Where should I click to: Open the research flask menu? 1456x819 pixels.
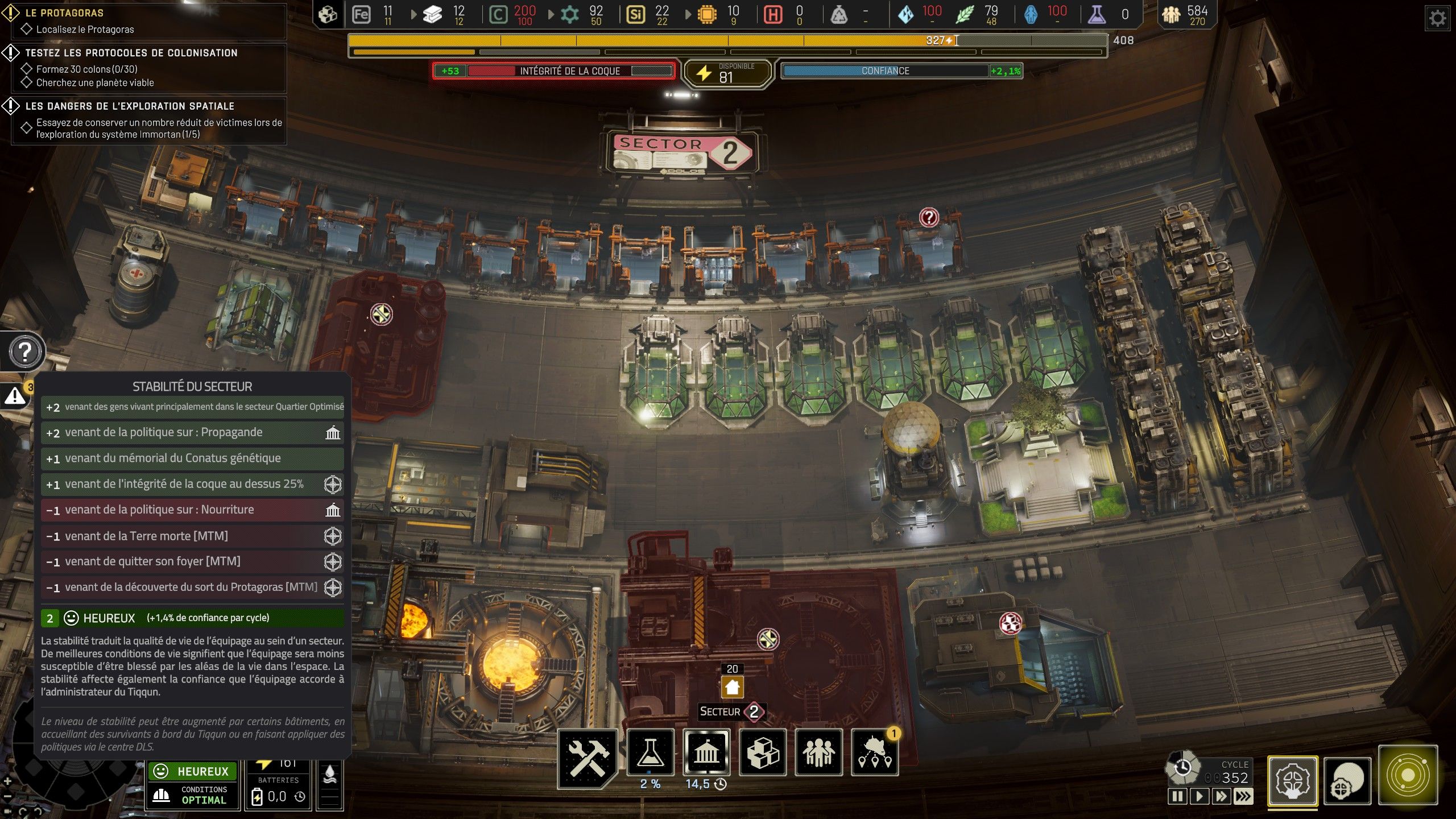650,753
